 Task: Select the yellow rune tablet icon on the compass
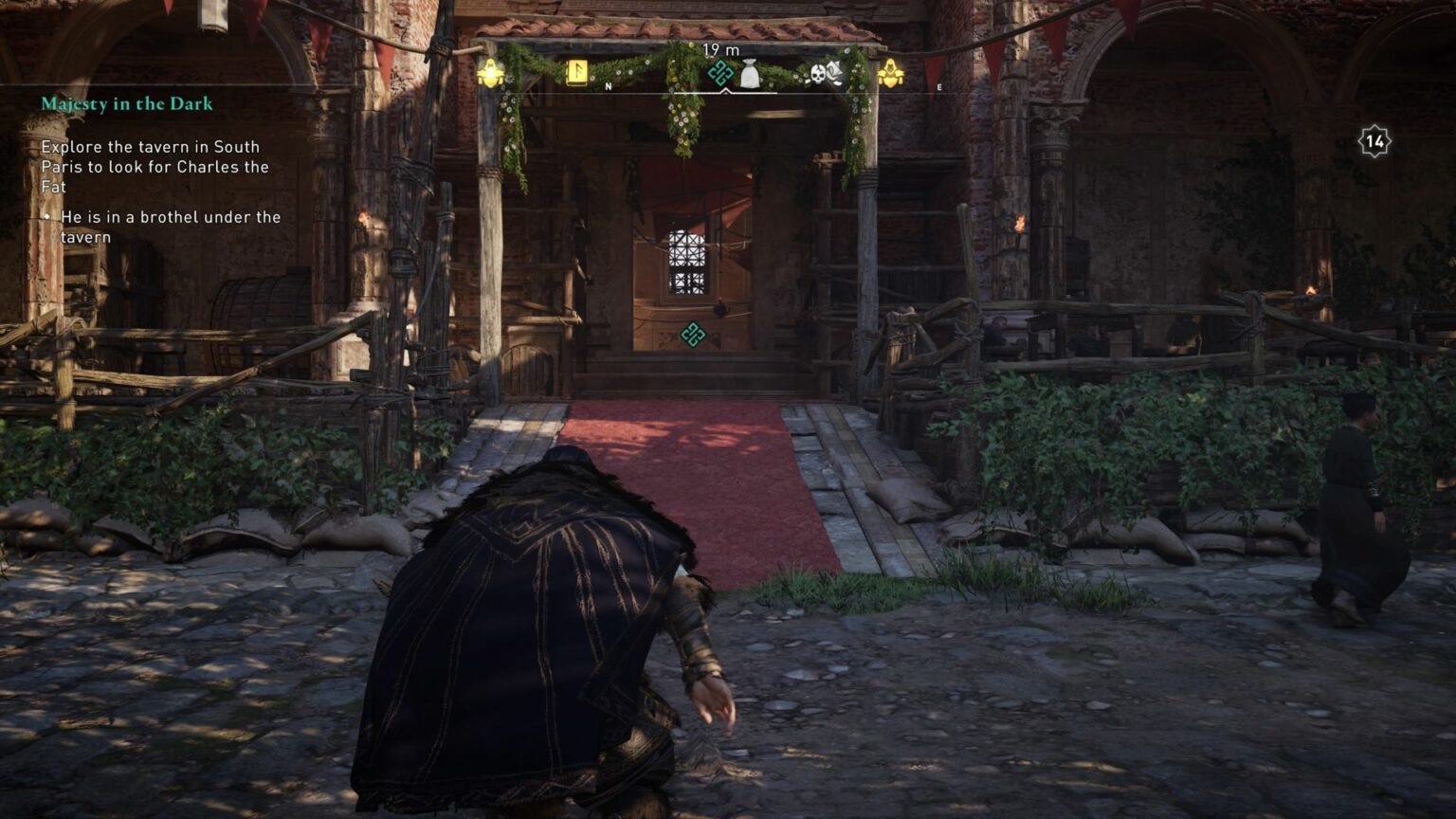pyautogui.click(x=576, y=73)
